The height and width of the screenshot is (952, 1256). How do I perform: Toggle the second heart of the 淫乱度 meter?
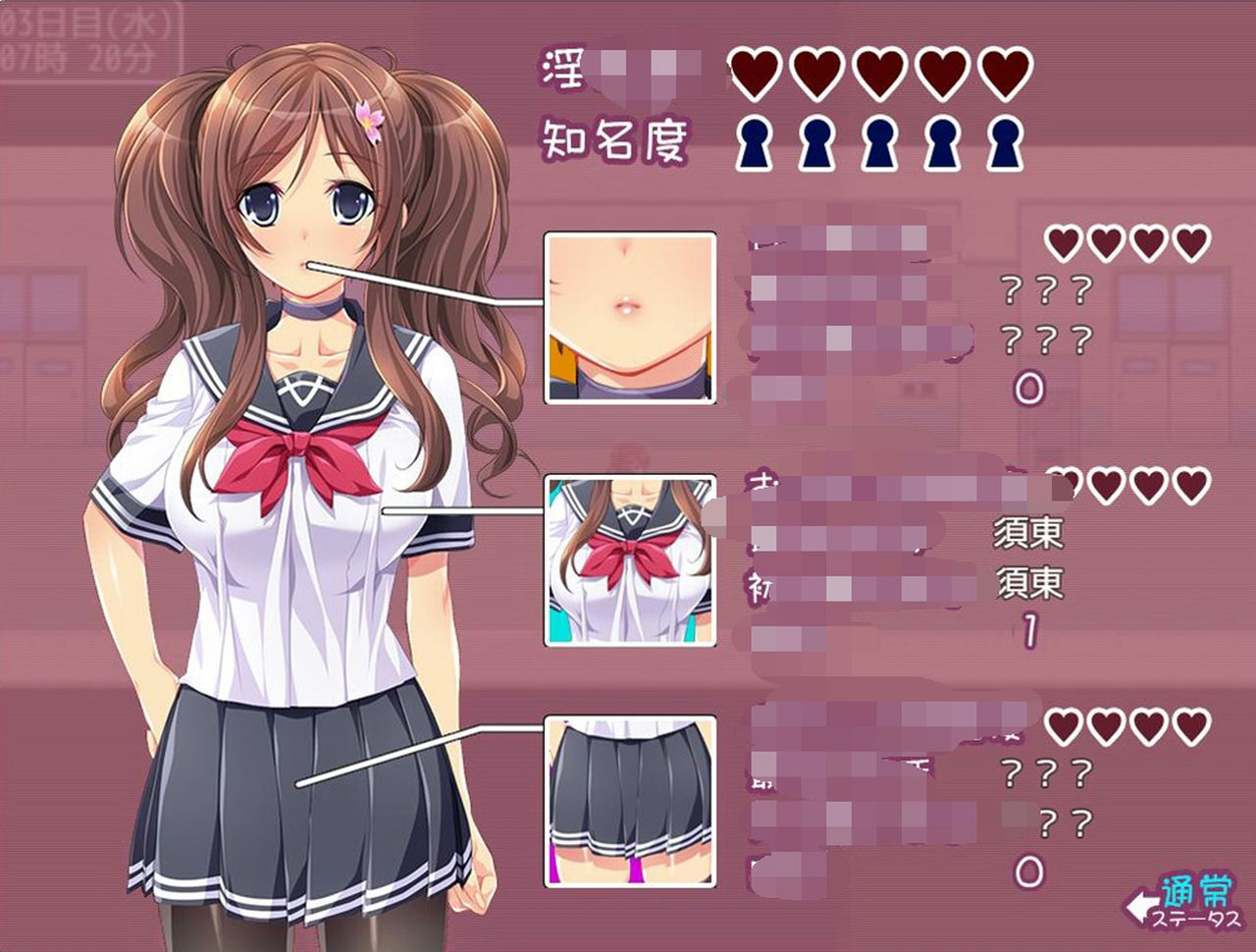(815, 74)
